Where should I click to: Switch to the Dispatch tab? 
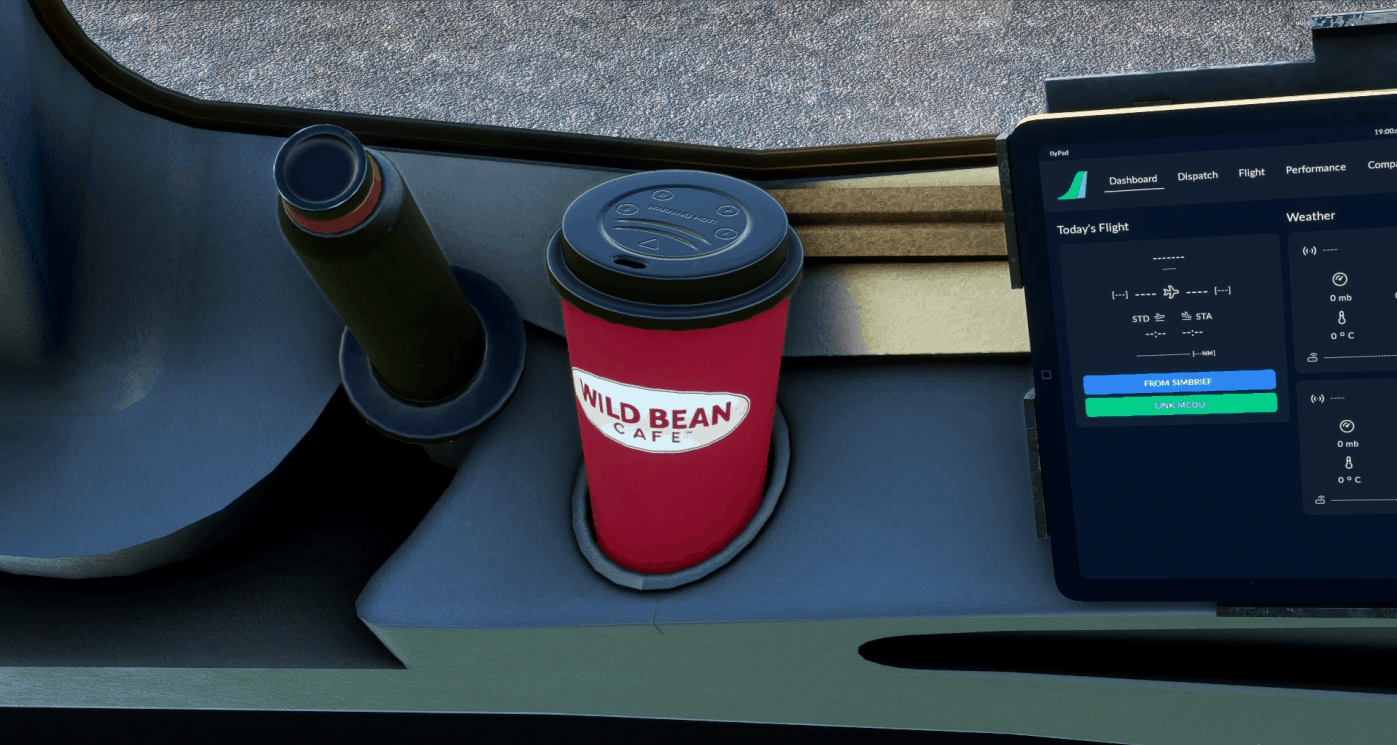tap(1197, 175)
